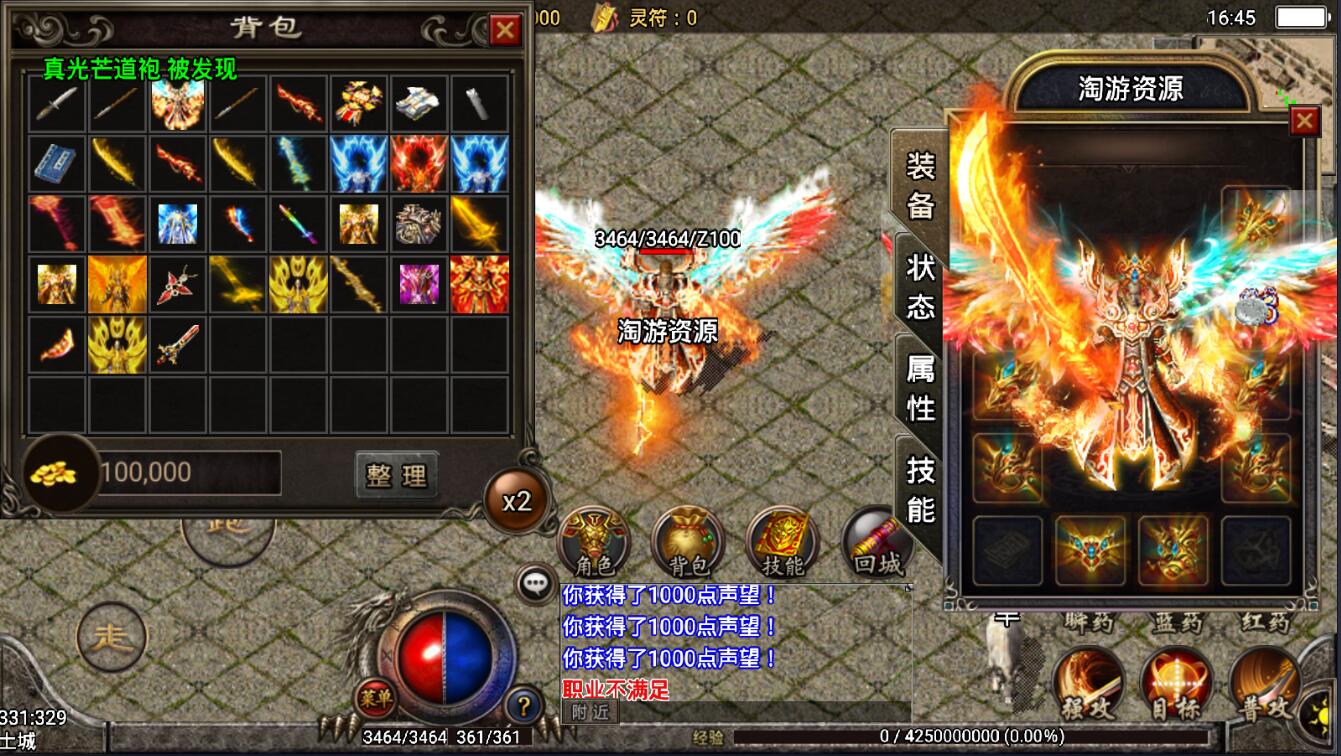Switch to the 状态 status tab
This screenshot has width=1341, height=756.
920,286
